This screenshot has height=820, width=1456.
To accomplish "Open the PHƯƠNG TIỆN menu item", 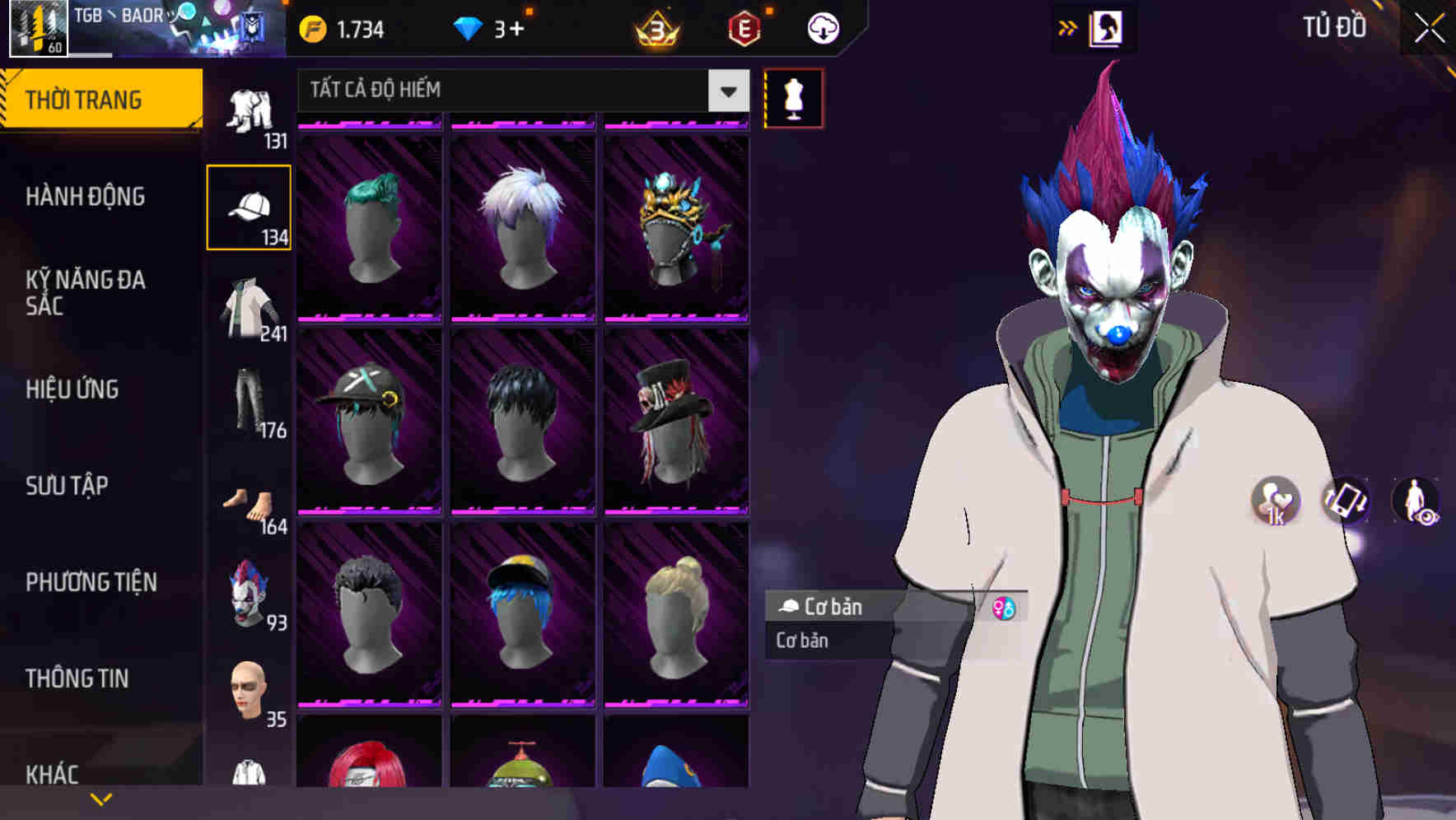I will 91,581.
